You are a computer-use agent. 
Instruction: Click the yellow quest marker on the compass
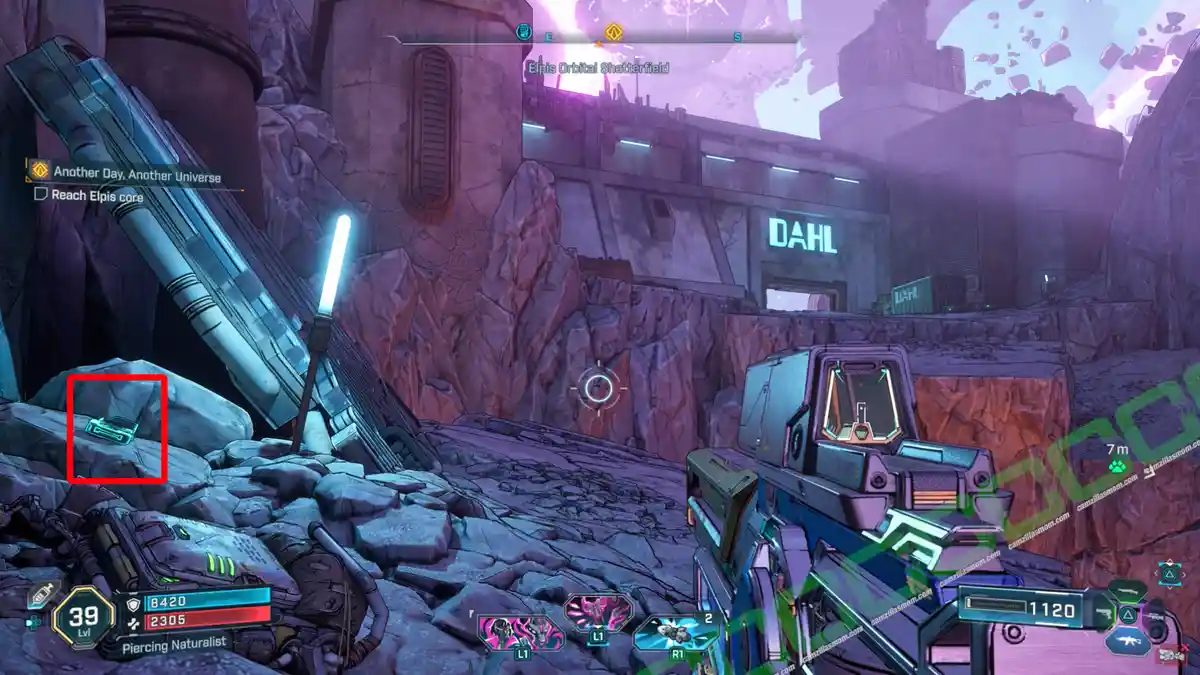click(614, 32)
